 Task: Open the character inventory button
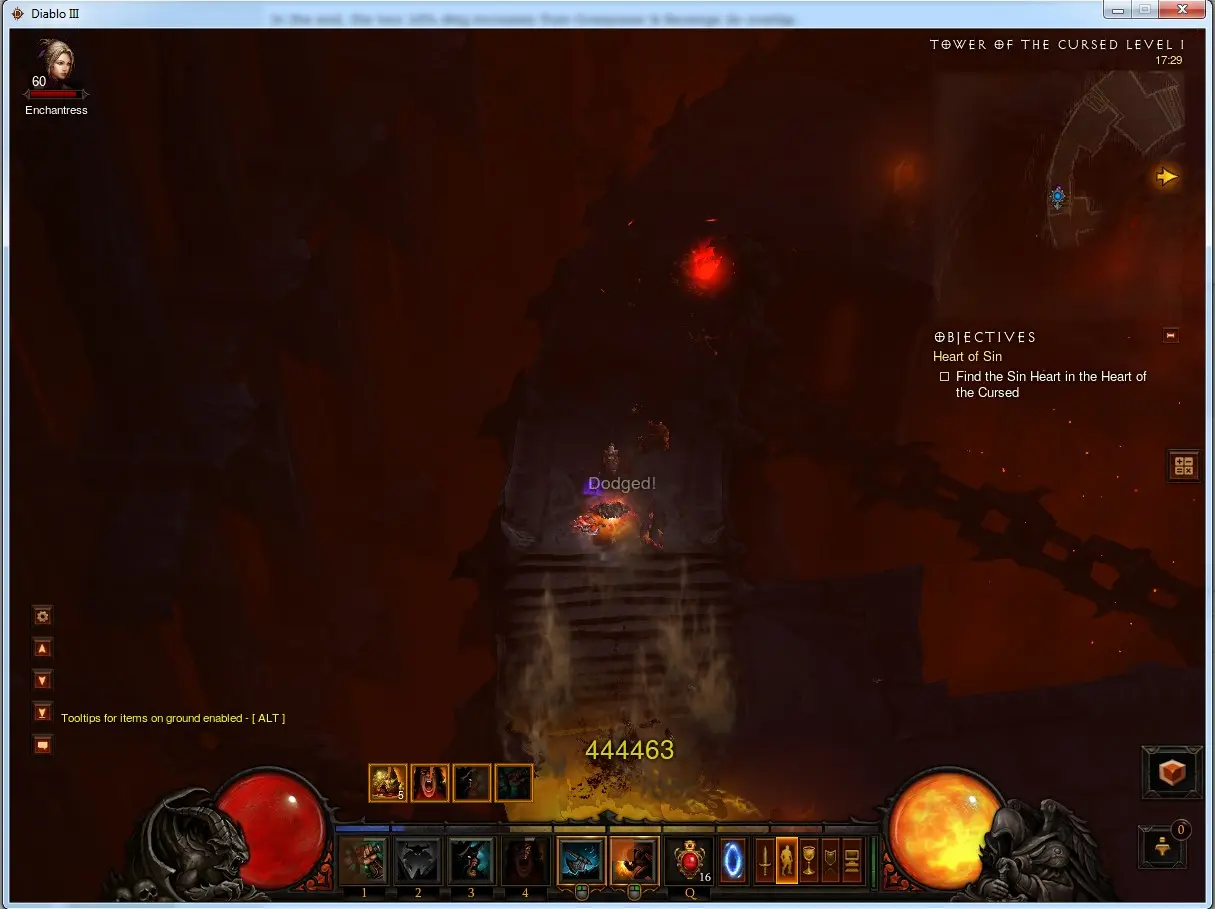tap(787, 861)
